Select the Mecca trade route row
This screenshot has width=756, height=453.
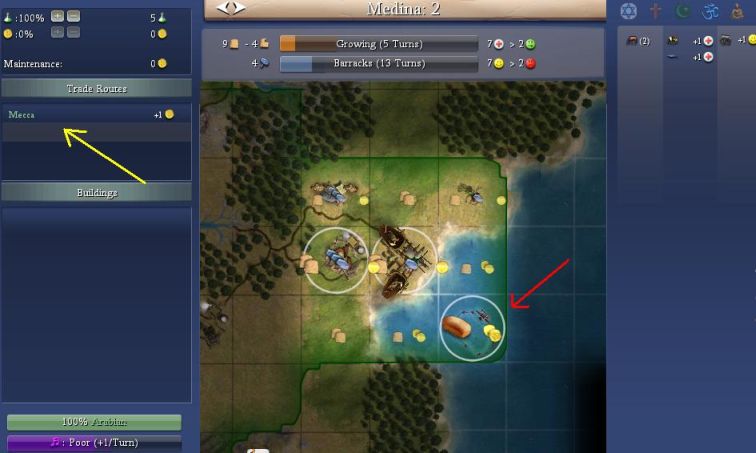click(95, 115)
